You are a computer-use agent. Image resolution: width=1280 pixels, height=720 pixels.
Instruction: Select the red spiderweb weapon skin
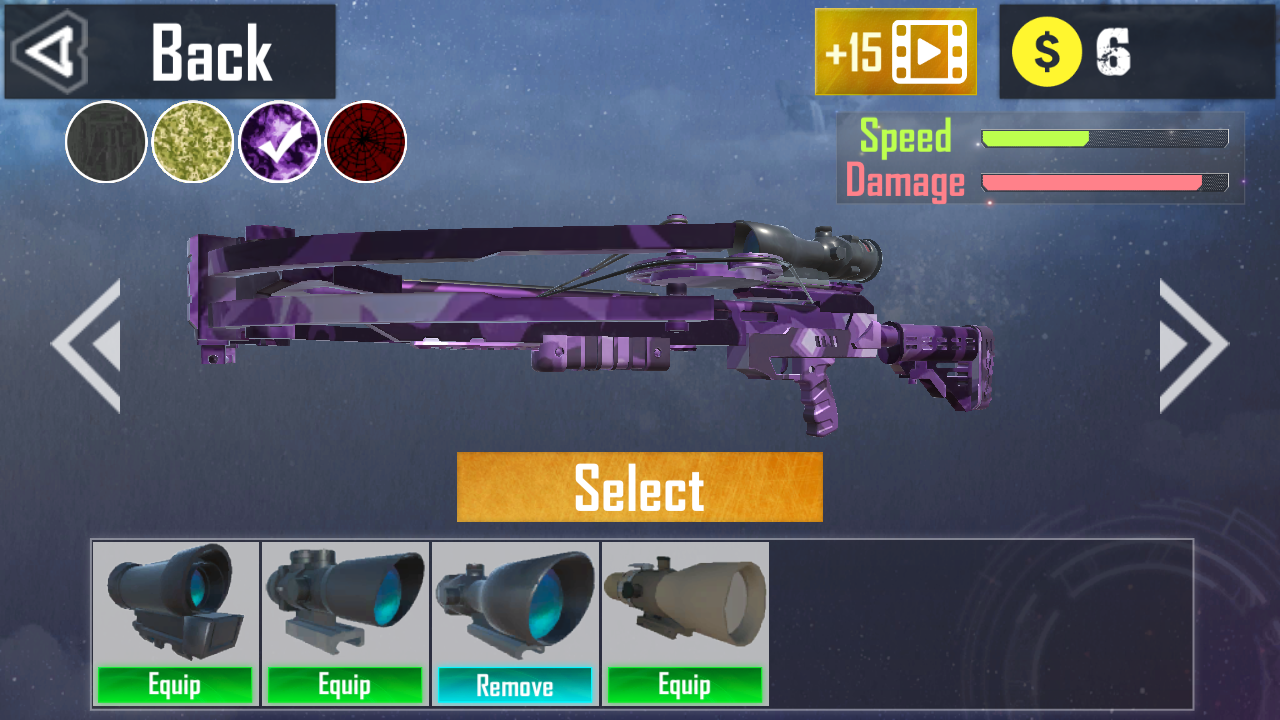click(x=365, y=142)
